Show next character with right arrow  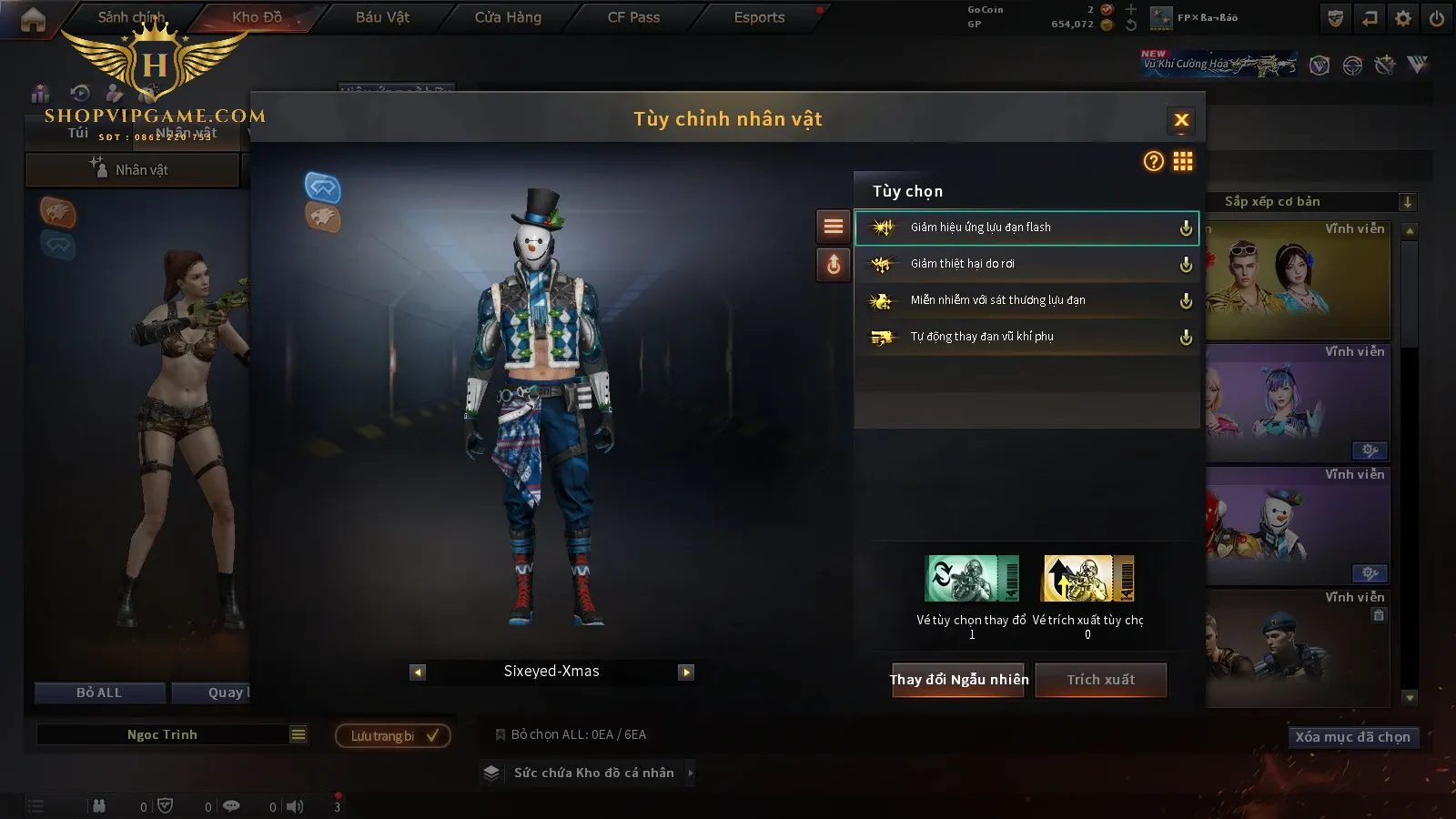point(686,672)
